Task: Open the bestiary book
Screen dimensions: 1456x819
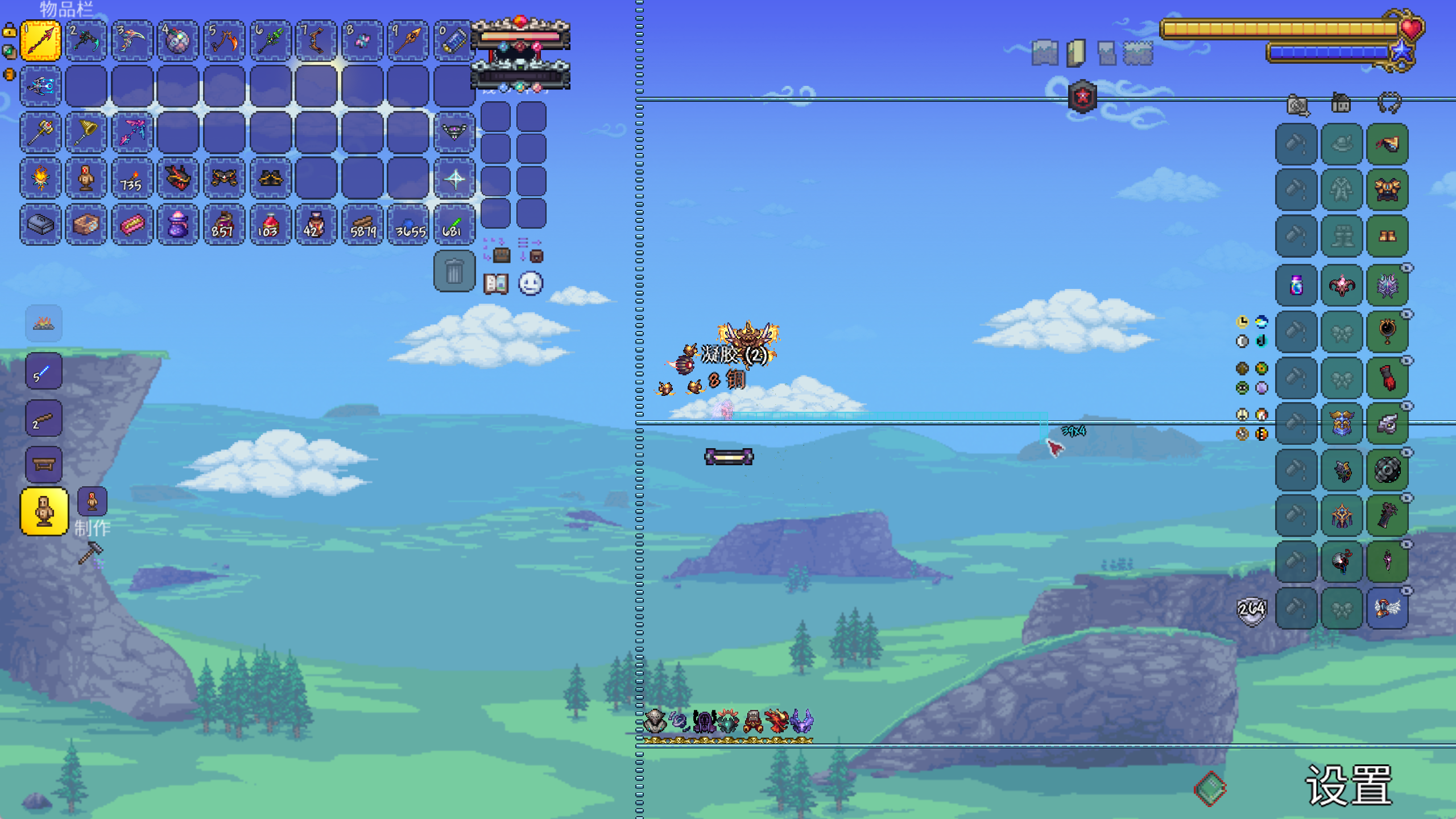Action: pos(495,283)
